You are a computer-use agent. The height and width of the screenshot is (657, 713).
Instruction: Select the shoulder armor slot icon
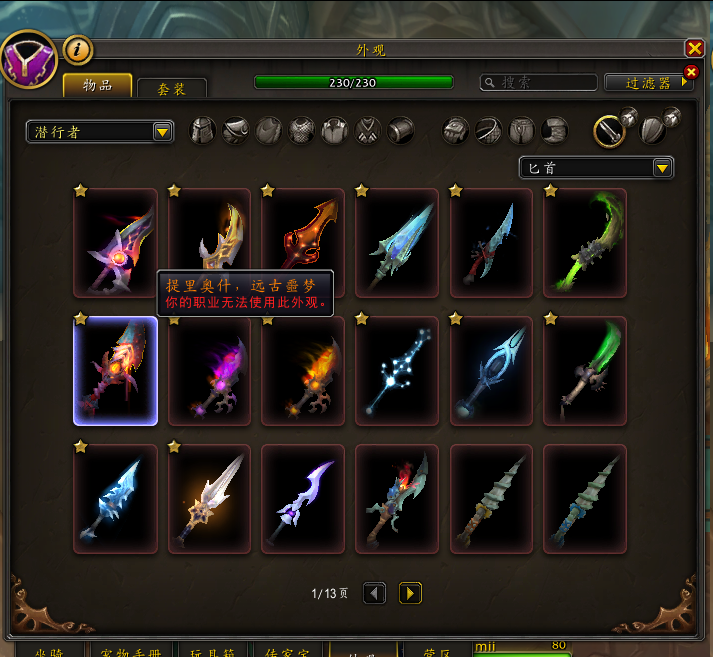(236, 131)
